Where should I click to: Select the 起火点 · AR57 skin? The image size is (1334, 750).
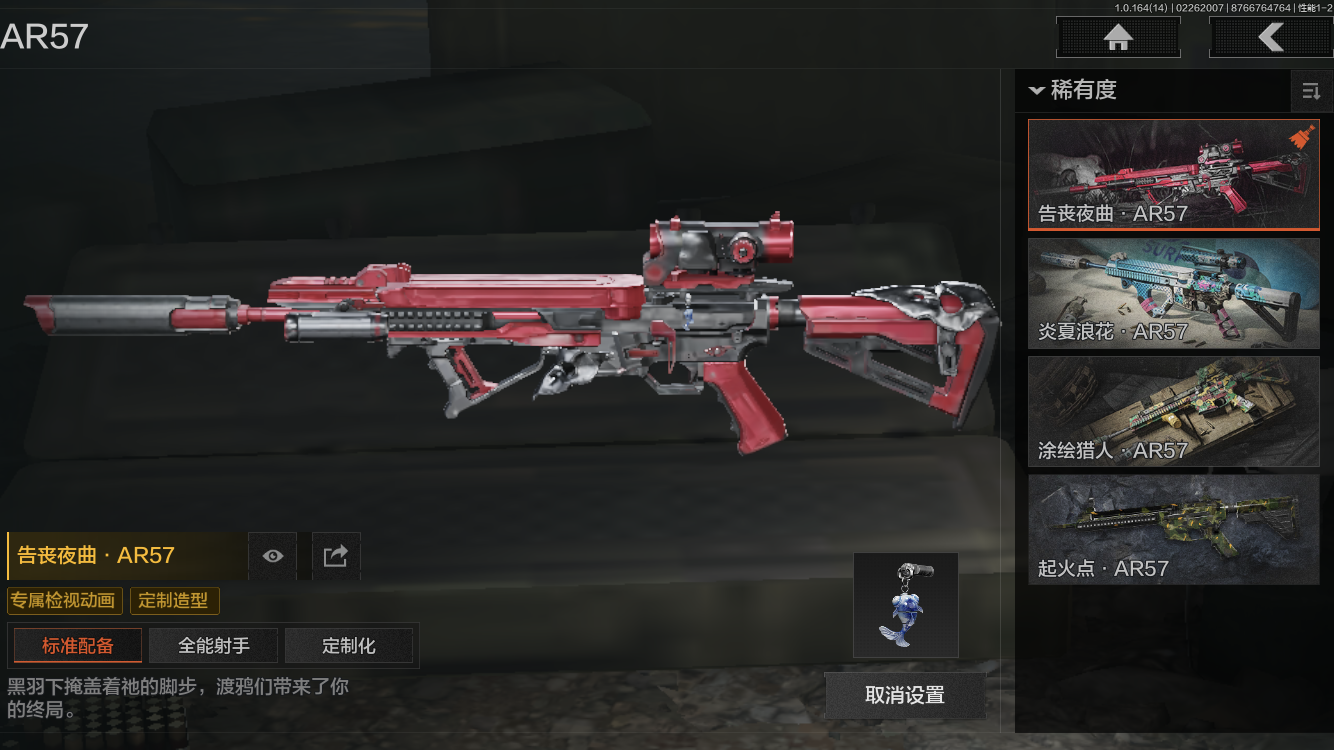coord(1173,529)
